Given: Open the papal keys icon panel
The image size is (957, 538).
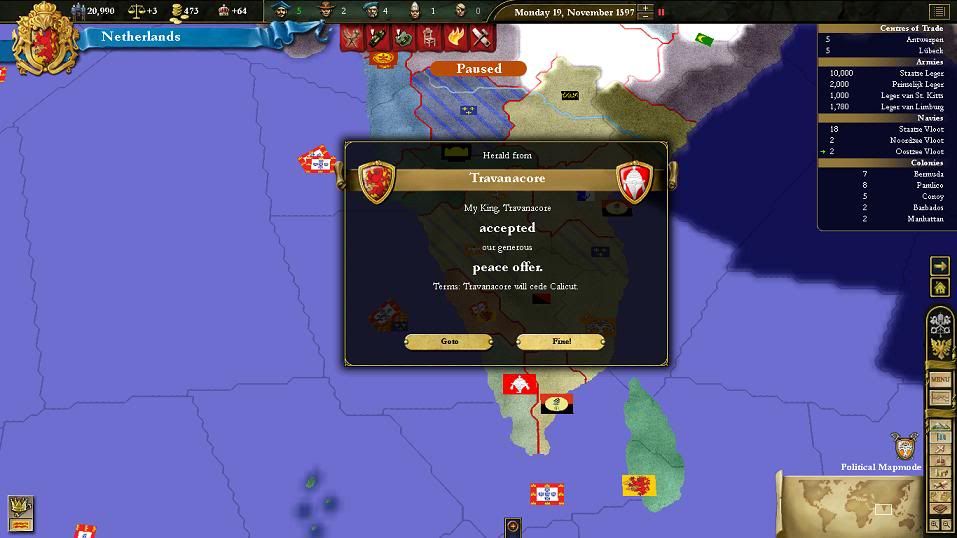Looking at the screenshot, I should (x=940, y=322).
